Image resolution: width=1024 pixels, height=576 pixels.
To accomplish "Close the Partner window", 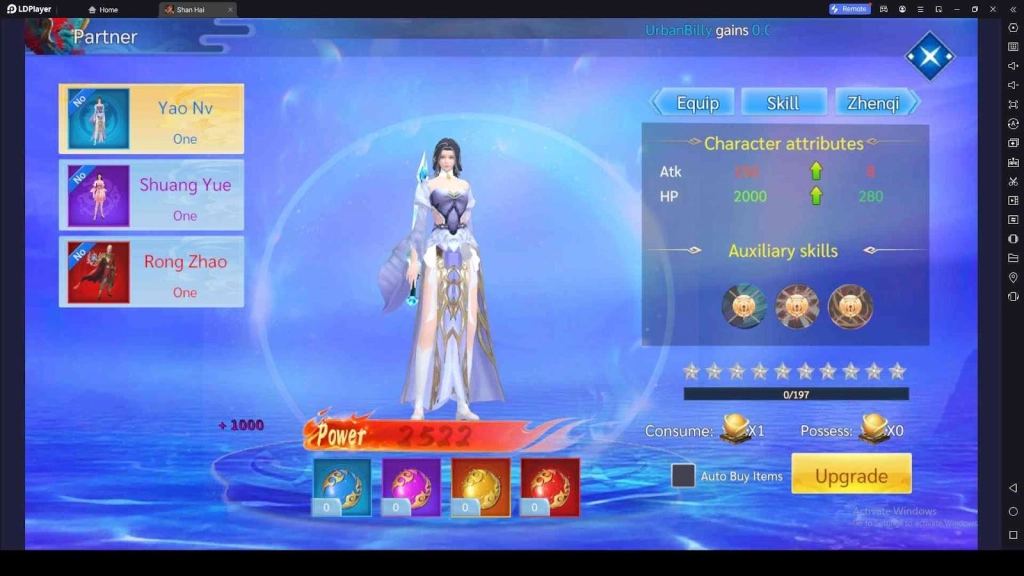I will tap(929, 56).
